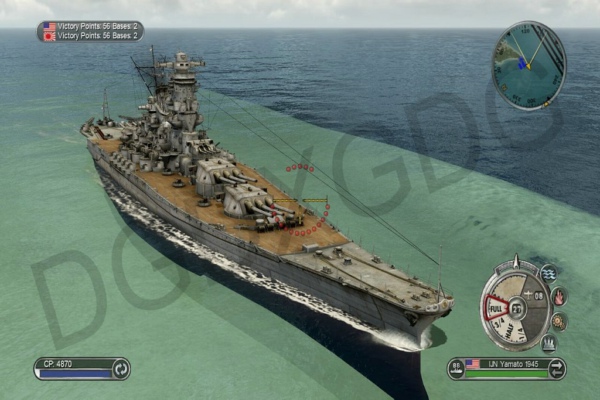Select the gear engine repair icon

tap(558, 321)
